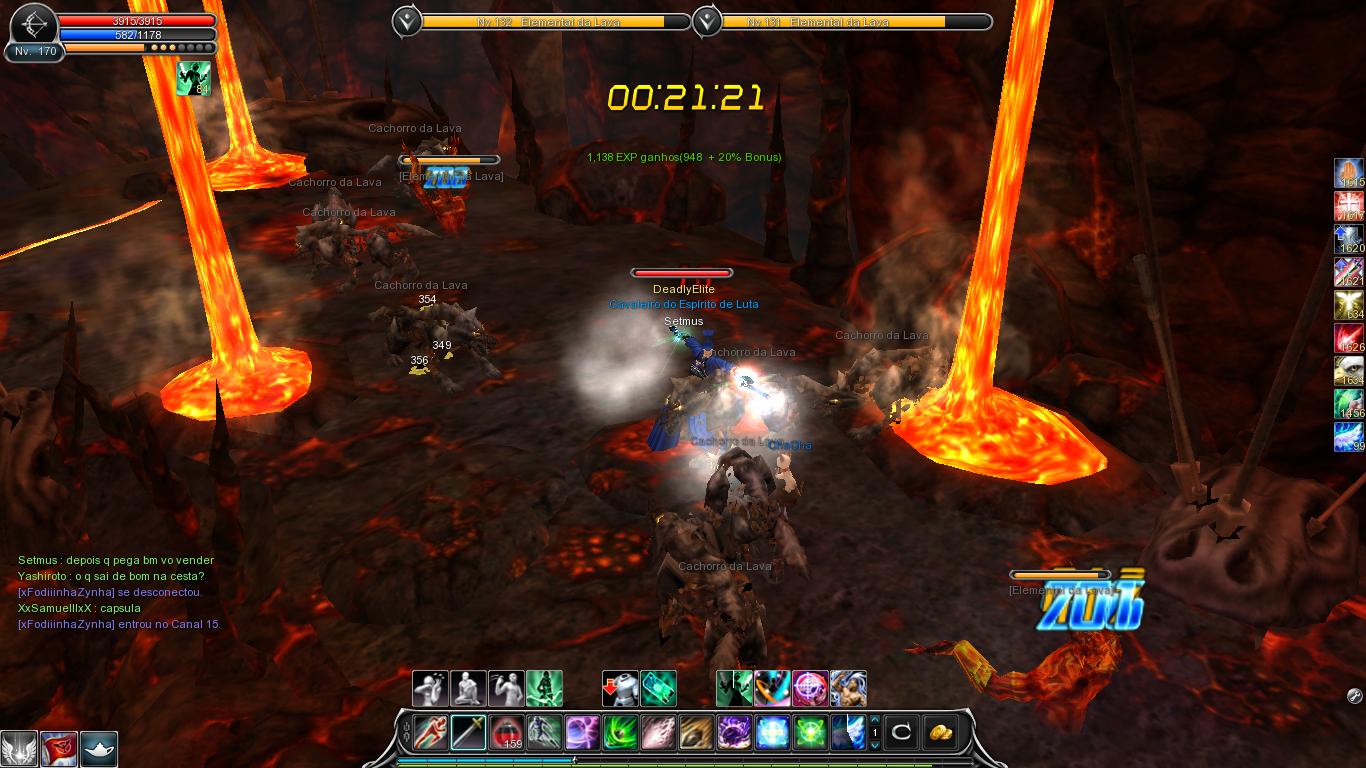Trigger the muscular figure buff skill
Viewport: 1366px width, 768px height.
coord(848,689)
